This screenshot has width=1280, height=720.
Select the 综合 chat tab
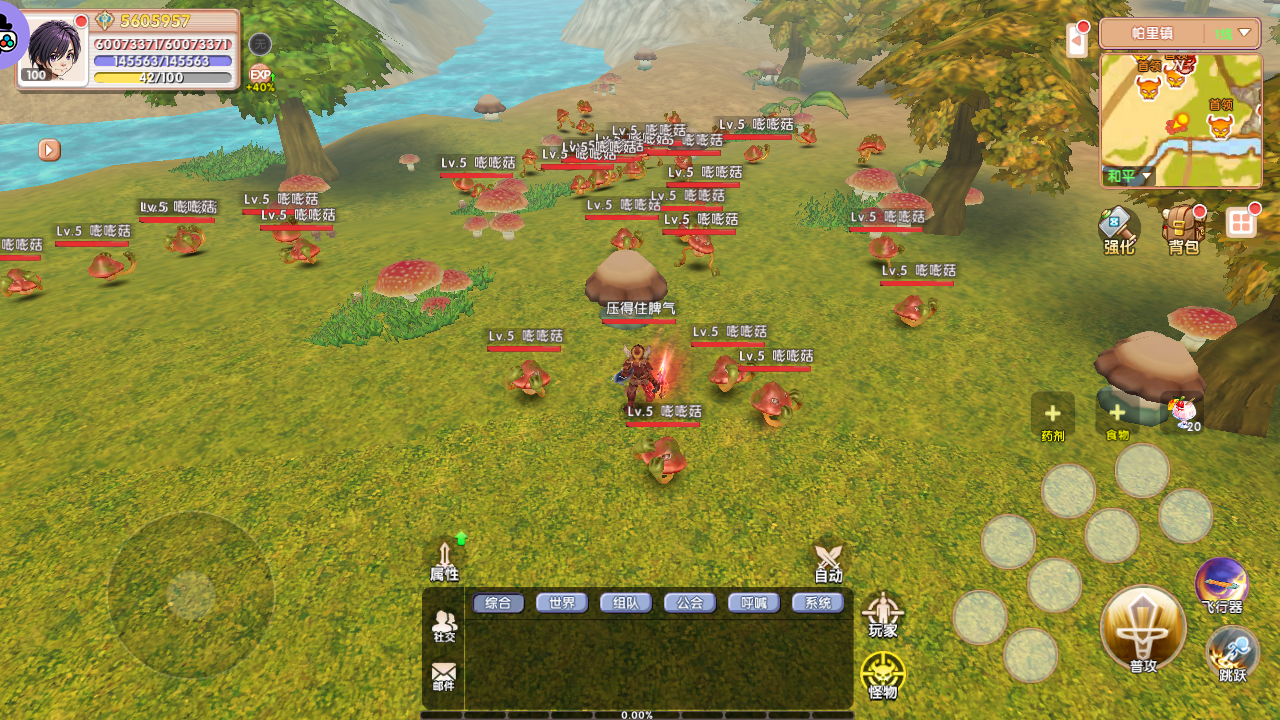pos(498,603)
